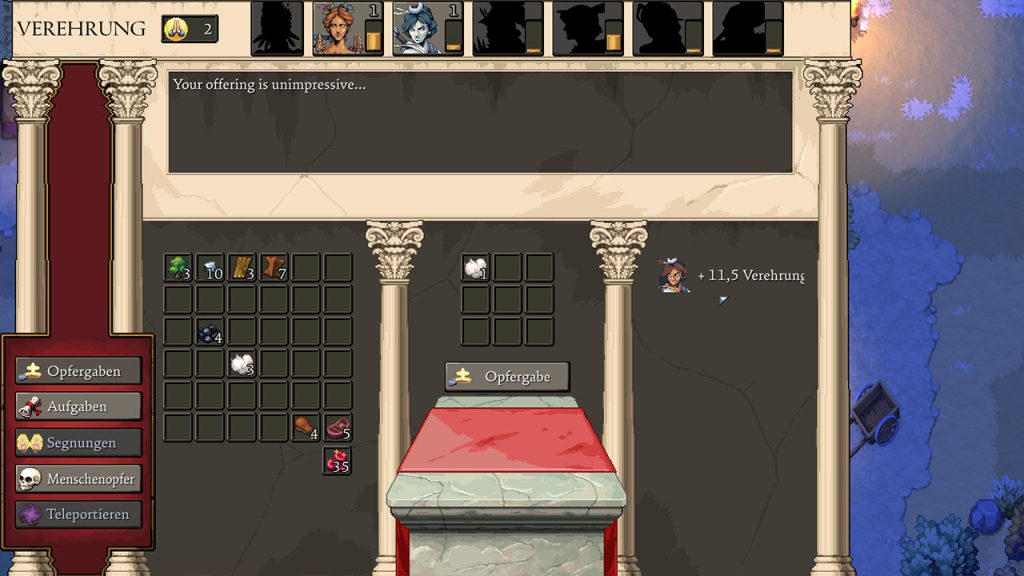1024x576 pixels.
Task: Choose the Menschenopfer option
Action: pyautogui.click(x=79, y=479)
